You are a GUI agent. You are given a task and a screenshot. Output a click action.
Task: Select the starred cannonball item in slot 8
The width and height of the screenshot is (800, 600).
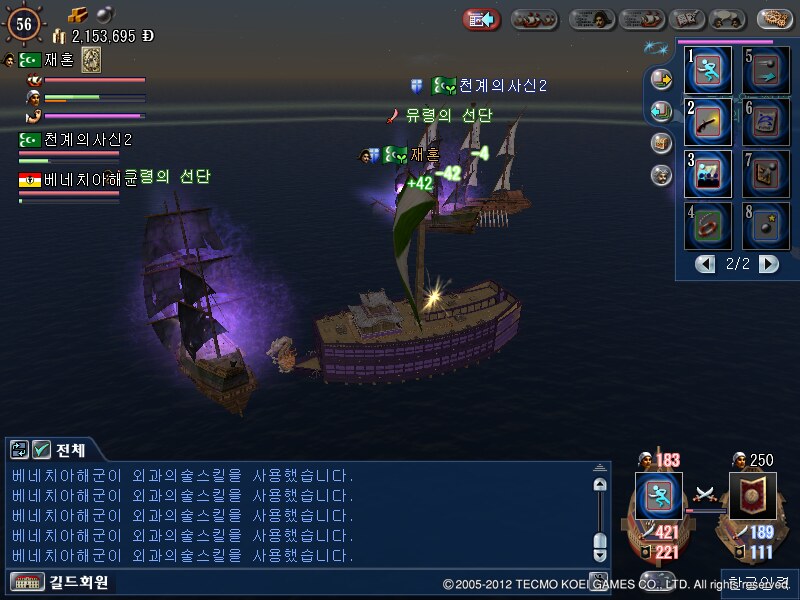pyautogui.click(x=766, y=226)
